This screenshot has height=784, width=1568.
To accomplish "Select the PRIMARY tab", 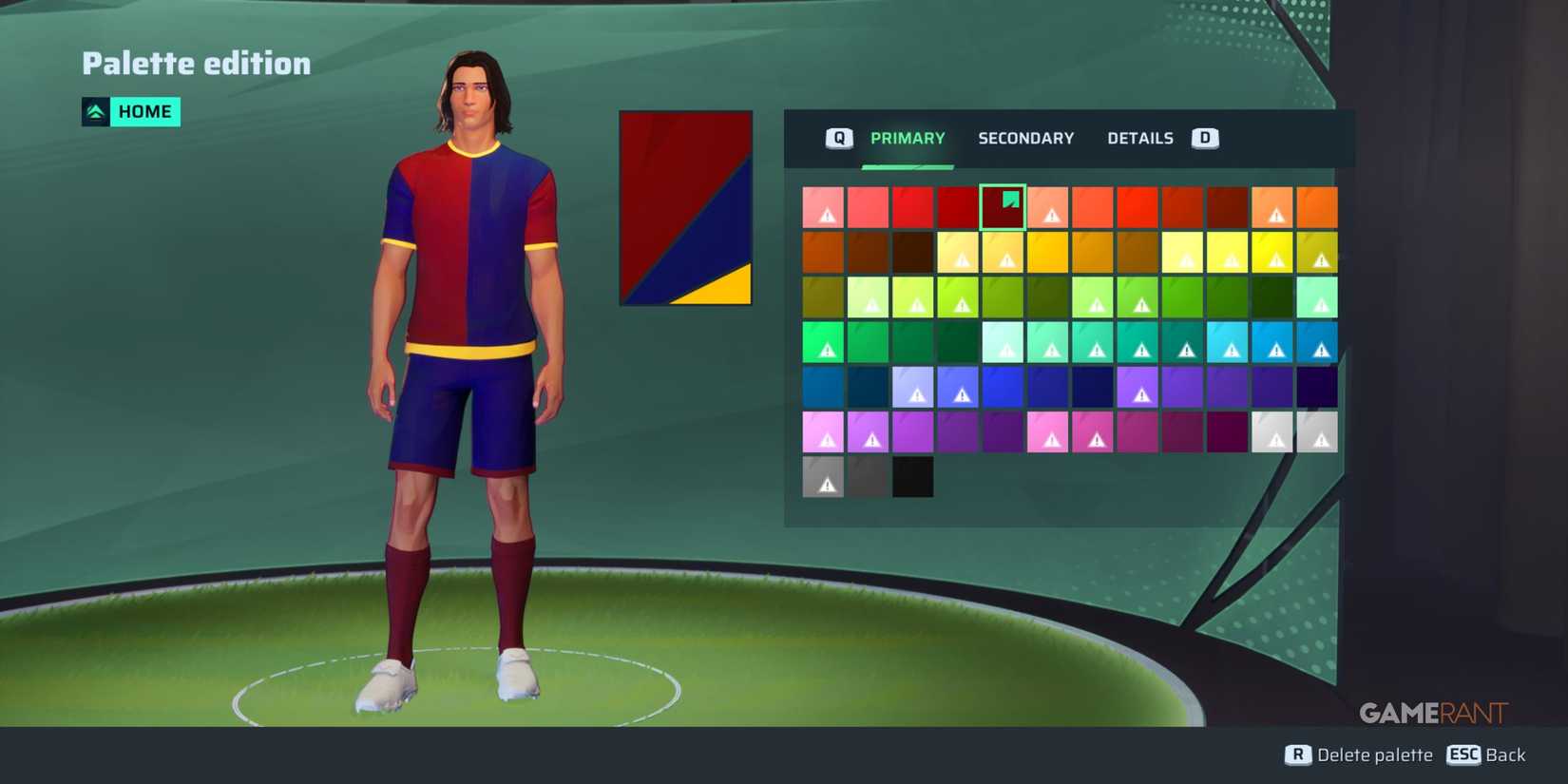I will (908, 138).
